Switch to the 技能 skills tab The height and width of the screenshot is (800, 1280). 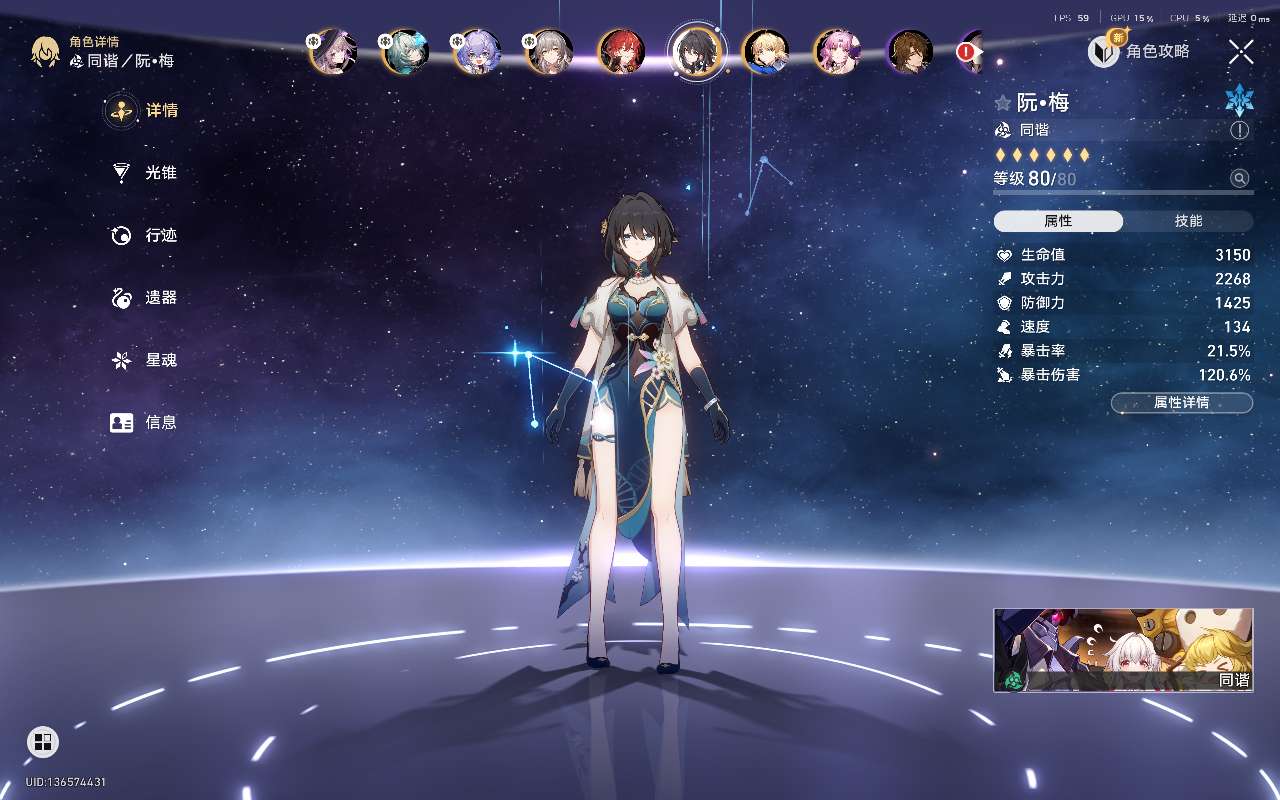[x=1188, y=221]
